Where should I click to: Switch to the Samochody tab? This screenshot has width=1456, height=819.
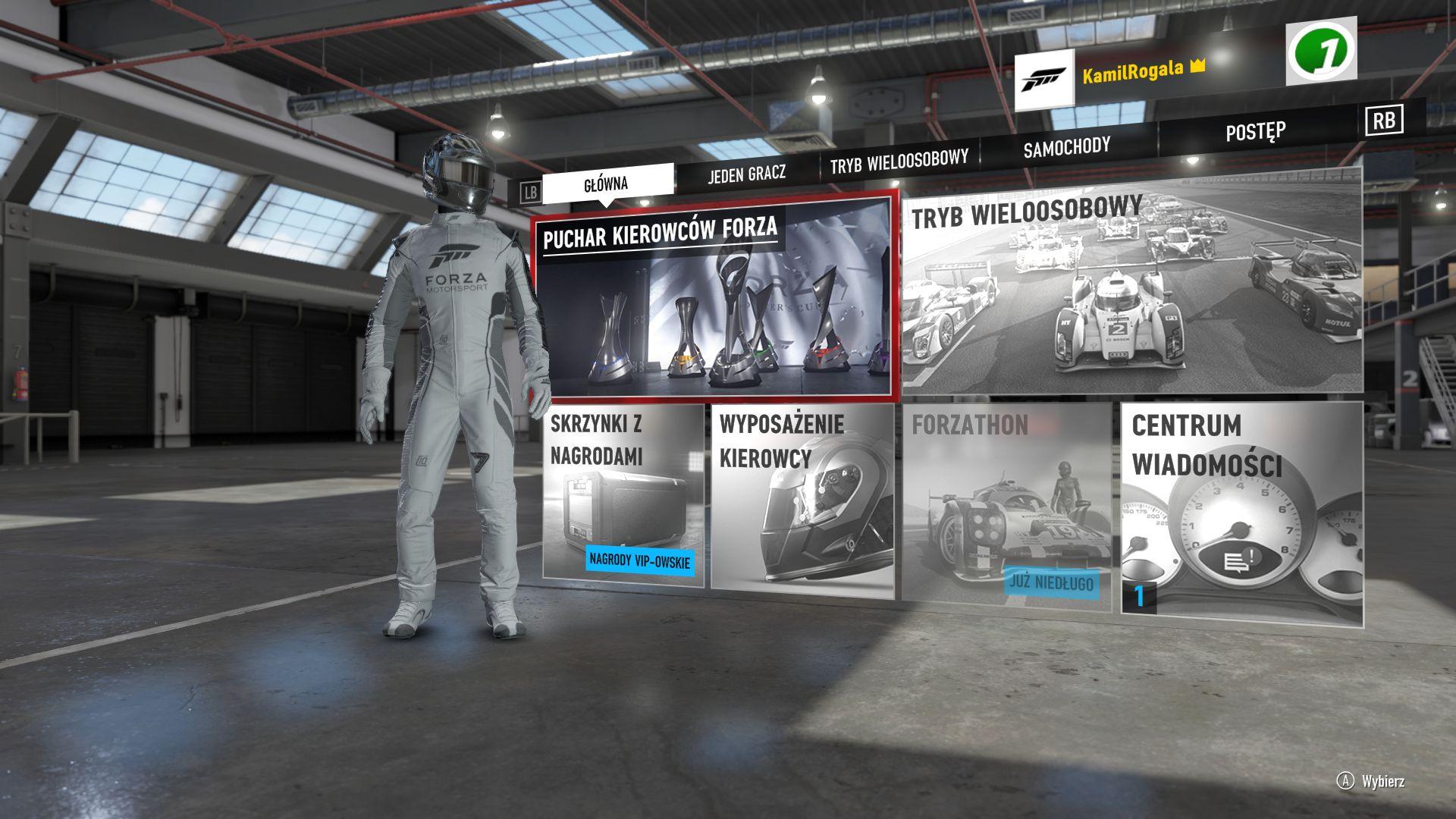(x=1066, y=147)
